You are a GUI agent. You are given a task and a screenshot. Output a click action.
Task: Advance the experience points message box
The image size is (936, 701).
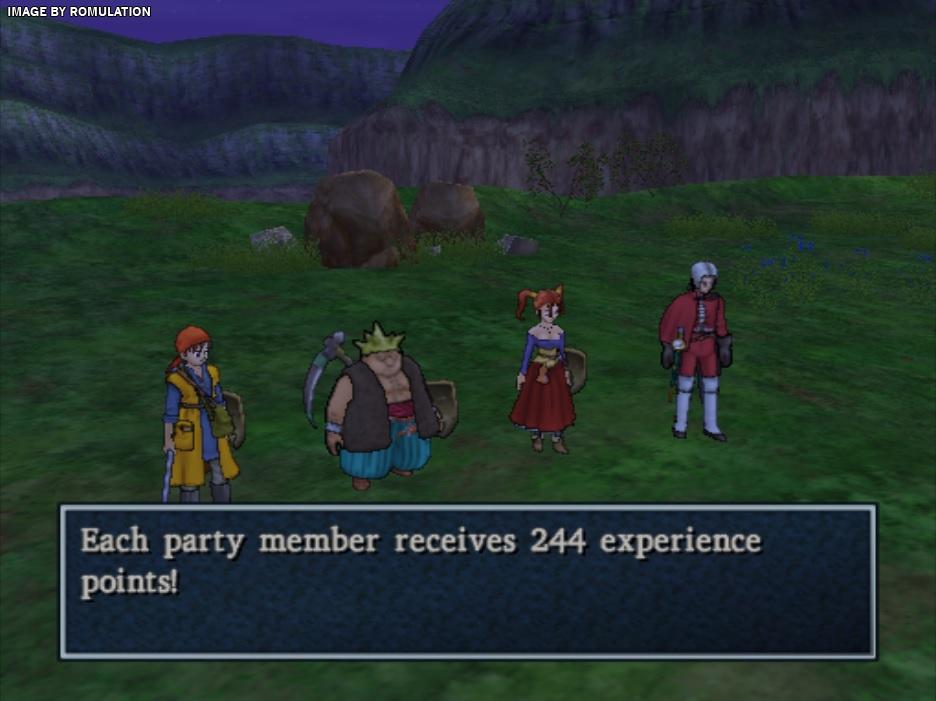[x=467, y=581]
